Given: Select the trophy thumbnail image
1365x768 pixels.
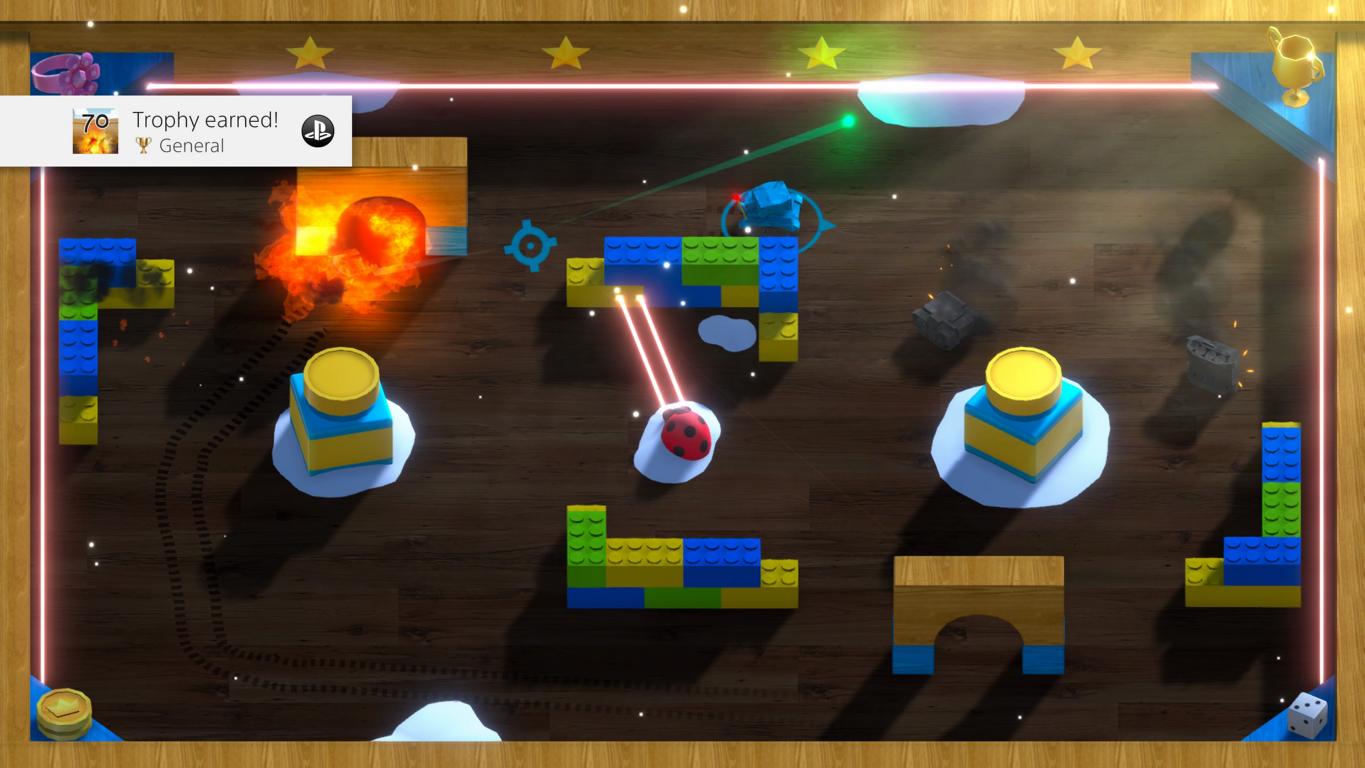Looking at the screenshot, I should click(95, 131).
